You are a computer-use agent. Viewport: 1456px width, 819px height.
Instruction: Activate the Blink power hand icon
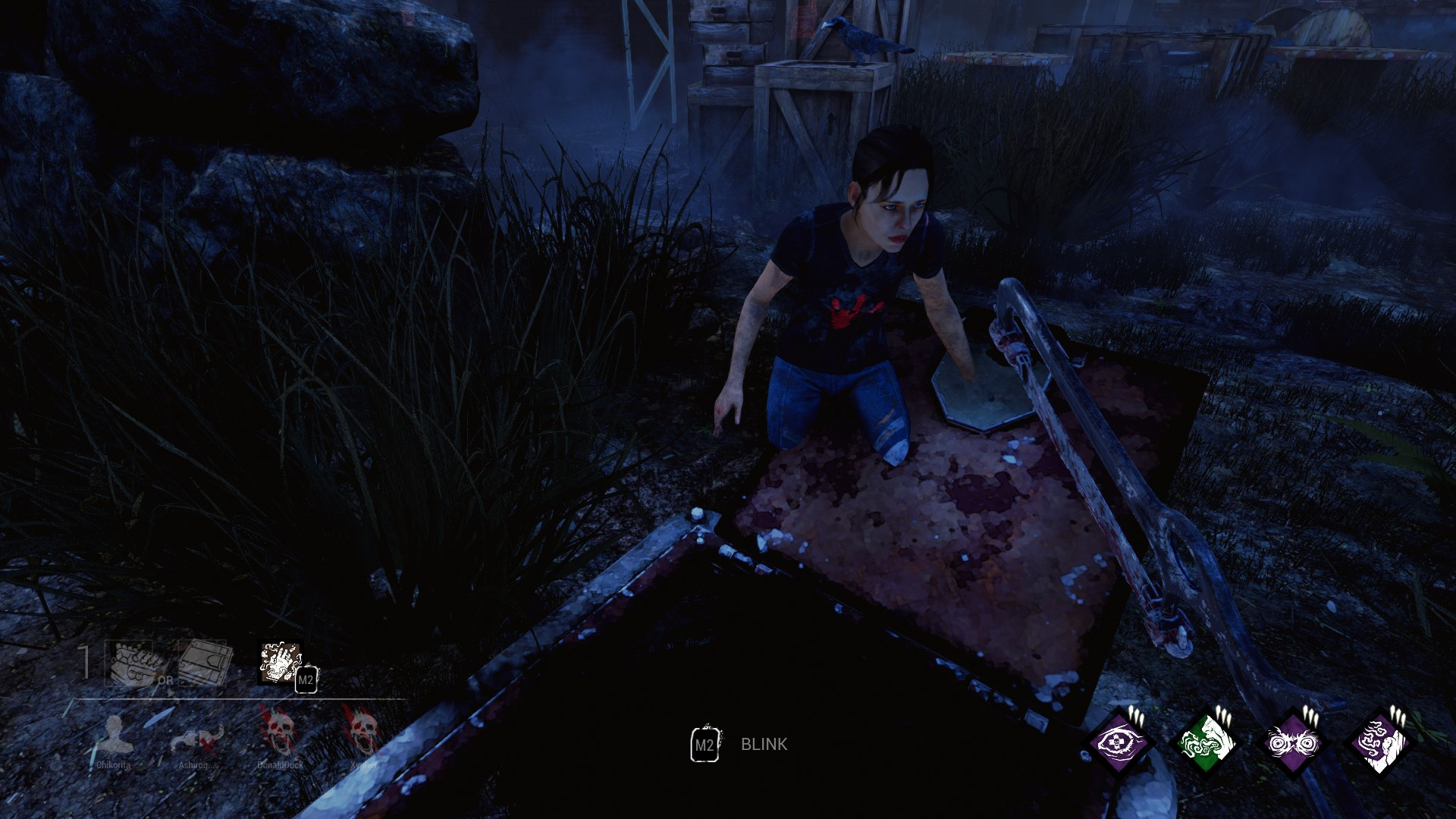click(281, 662)
